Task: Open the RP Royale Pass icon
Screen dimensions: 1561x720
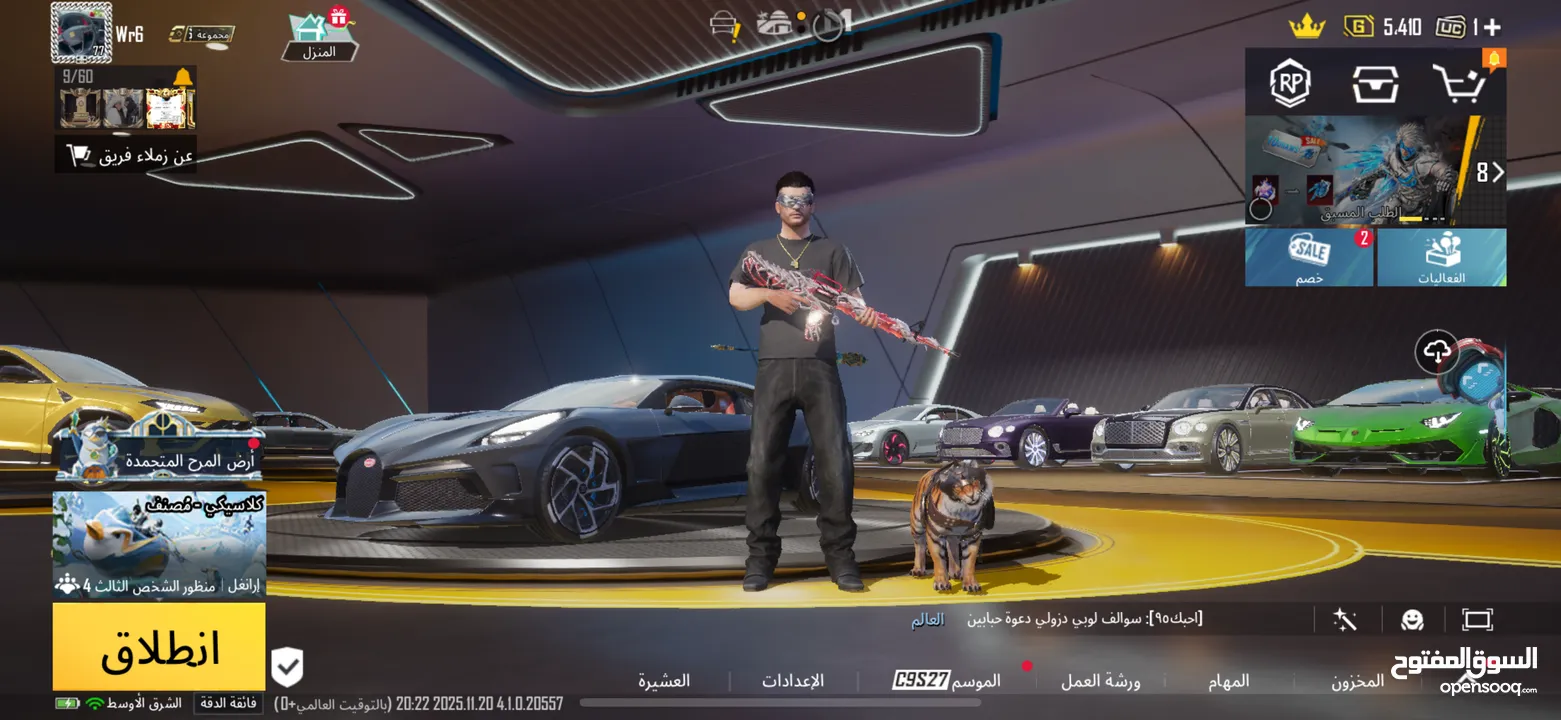Action: pyautogui.click(x=1290, y=83)
